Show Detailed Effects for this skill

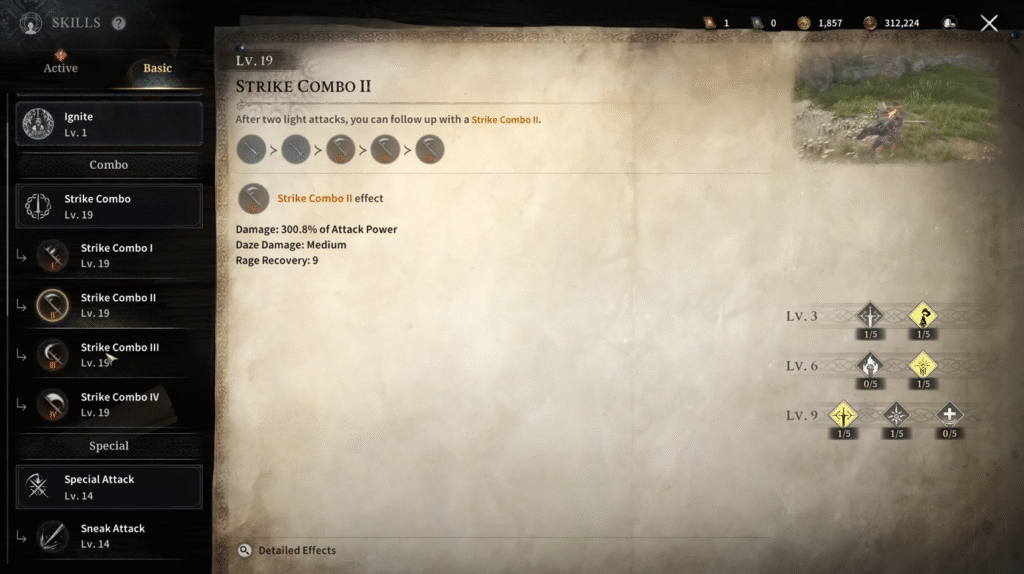click(x=288, y=550)
